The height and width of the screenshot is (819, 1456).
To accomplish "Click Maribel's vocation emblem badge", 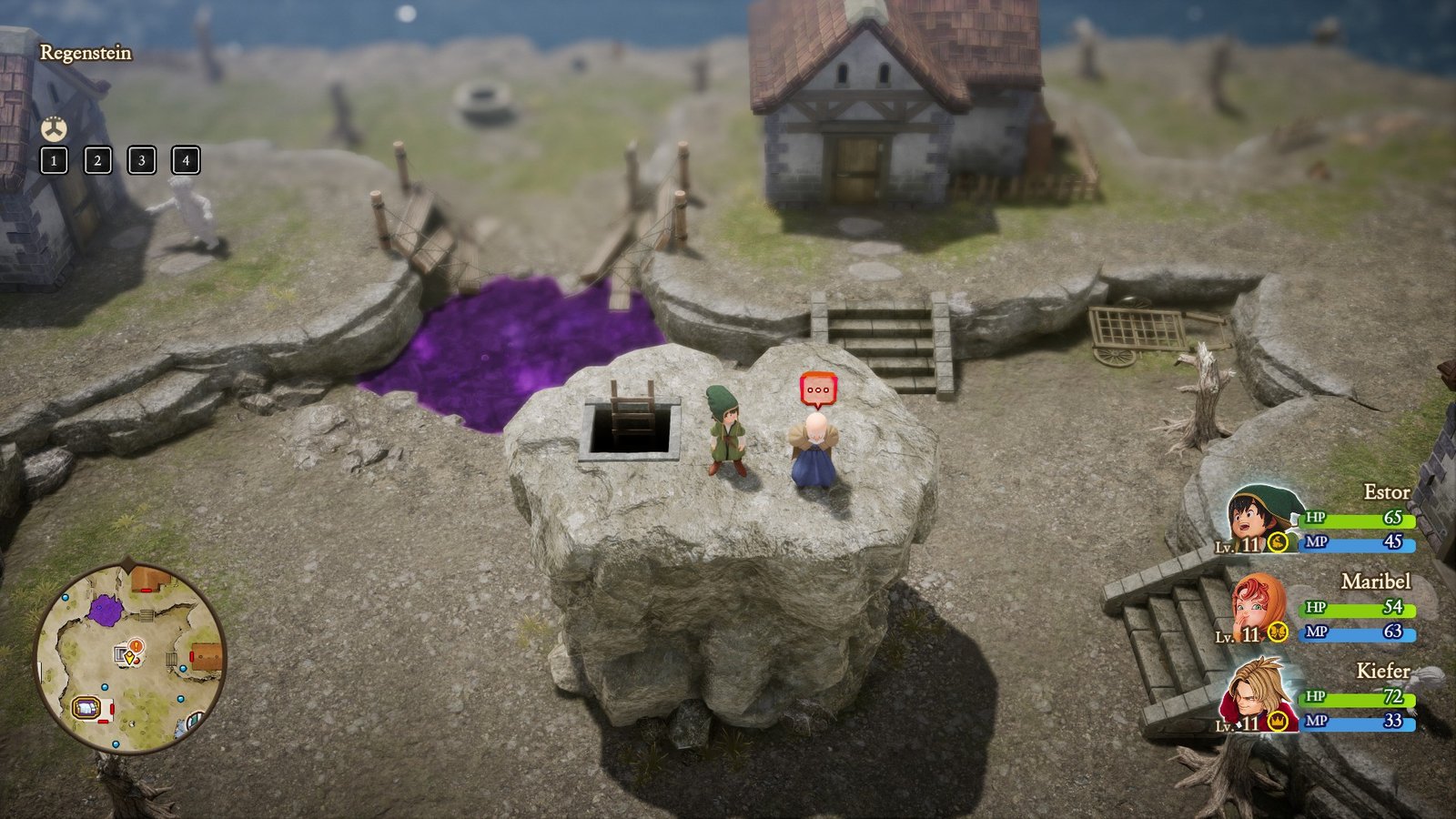I will 1277,631.
